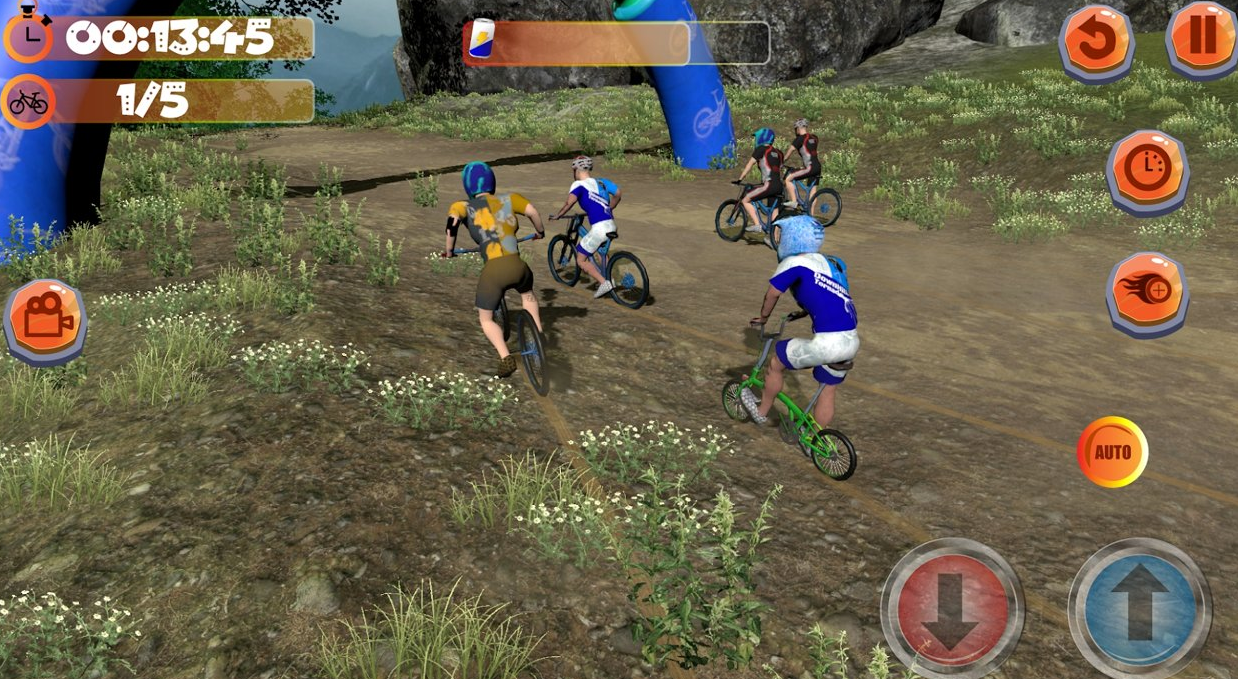This screenshot has width=1238, height=679.
Task: Switch camera view with the camera button
Action: click(45, 319)
